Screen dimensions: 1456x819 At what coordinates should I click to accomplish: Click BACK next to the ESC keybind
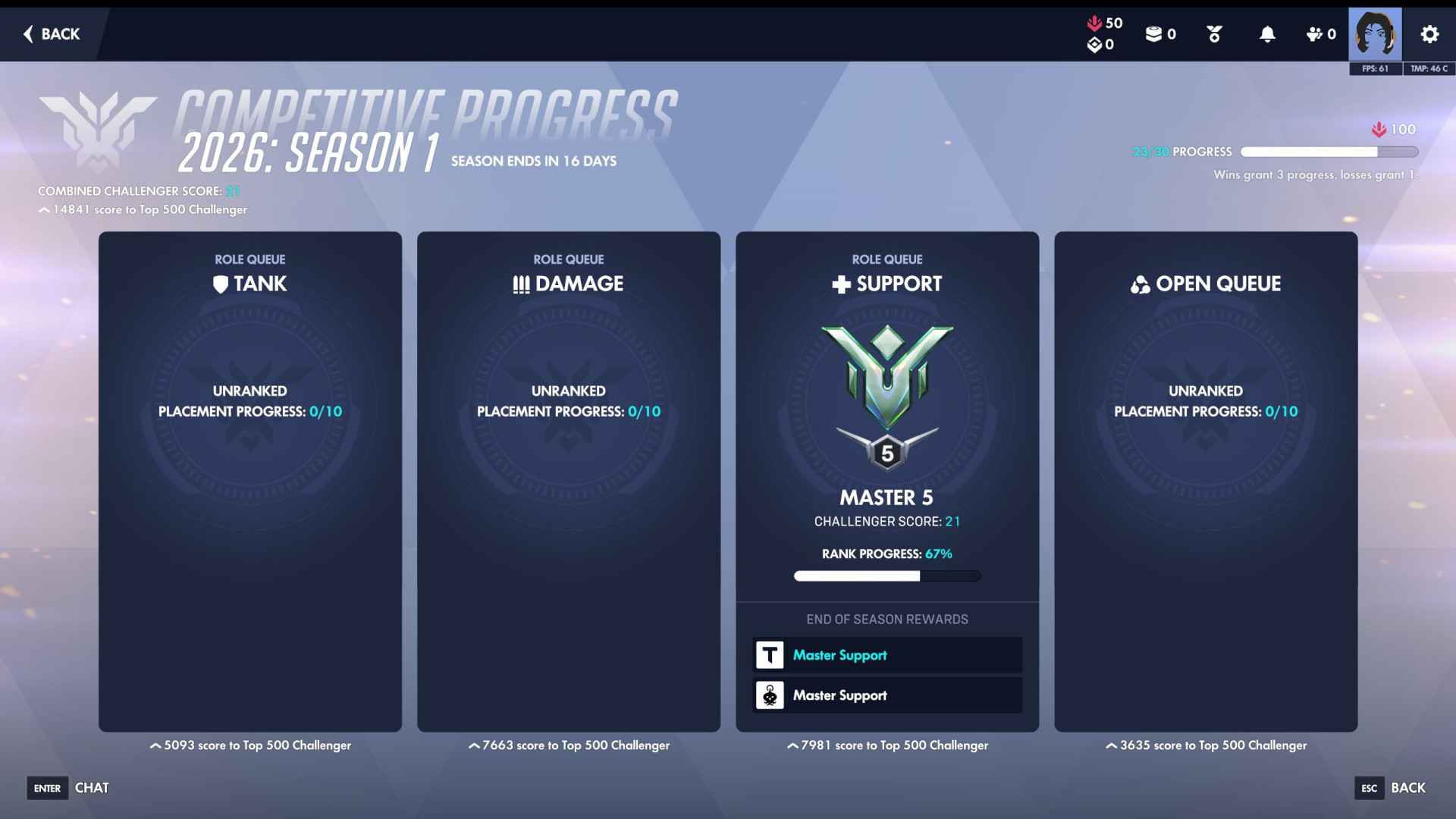pos(1408,788)
